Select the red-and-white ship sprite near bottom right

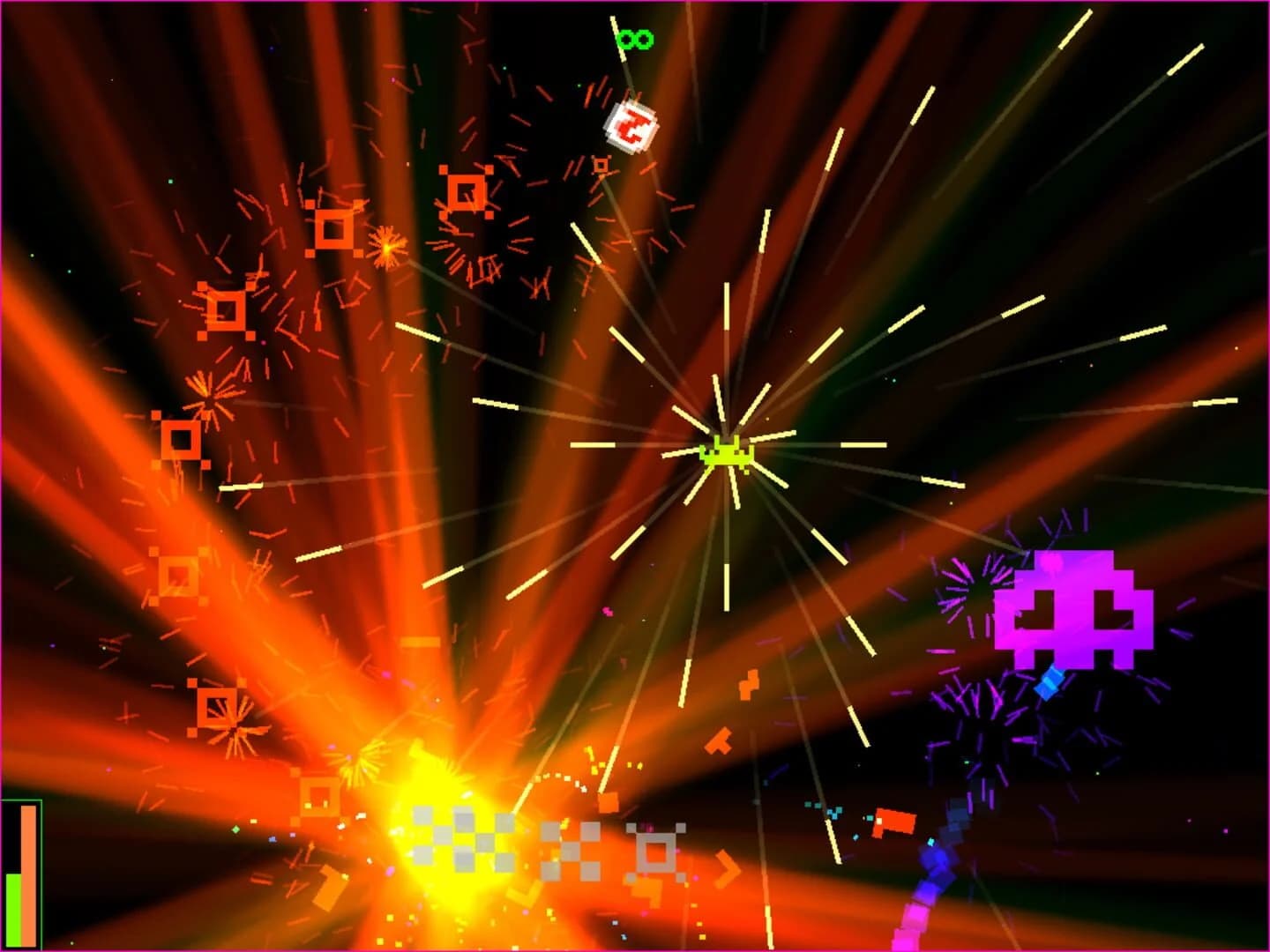click(x=891, y=820)
